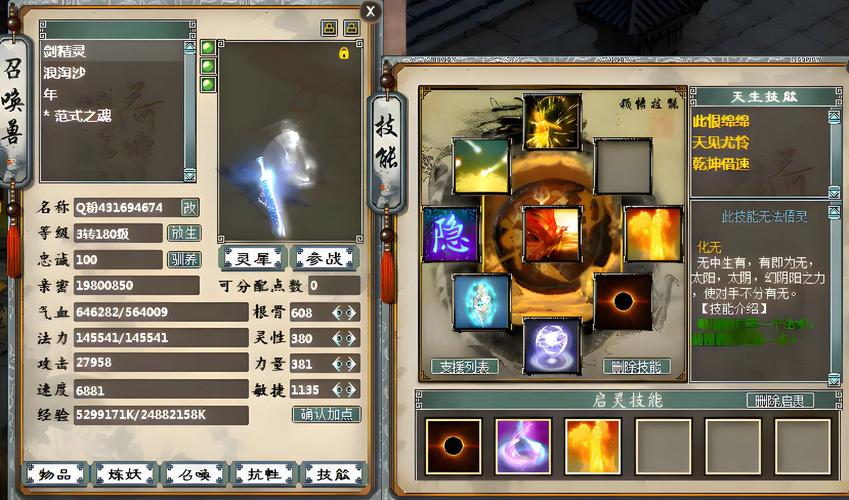Screen dimensions: 849x500
Task: Switch to the 抗性 tab
Action: (x=263, y=475)
